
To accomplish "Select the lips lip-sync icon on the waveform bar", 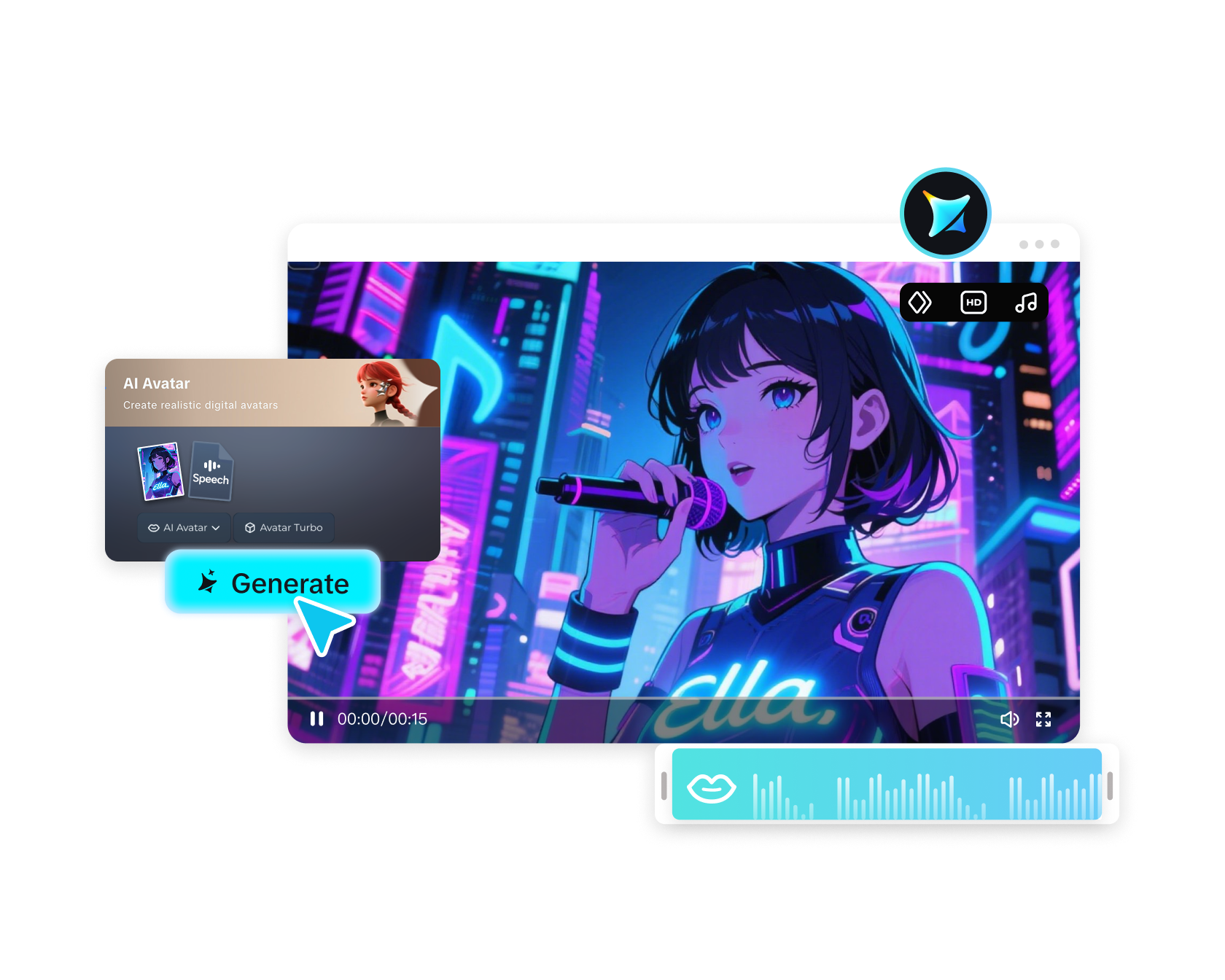I will pyautogui.click(x=713, y=788).
